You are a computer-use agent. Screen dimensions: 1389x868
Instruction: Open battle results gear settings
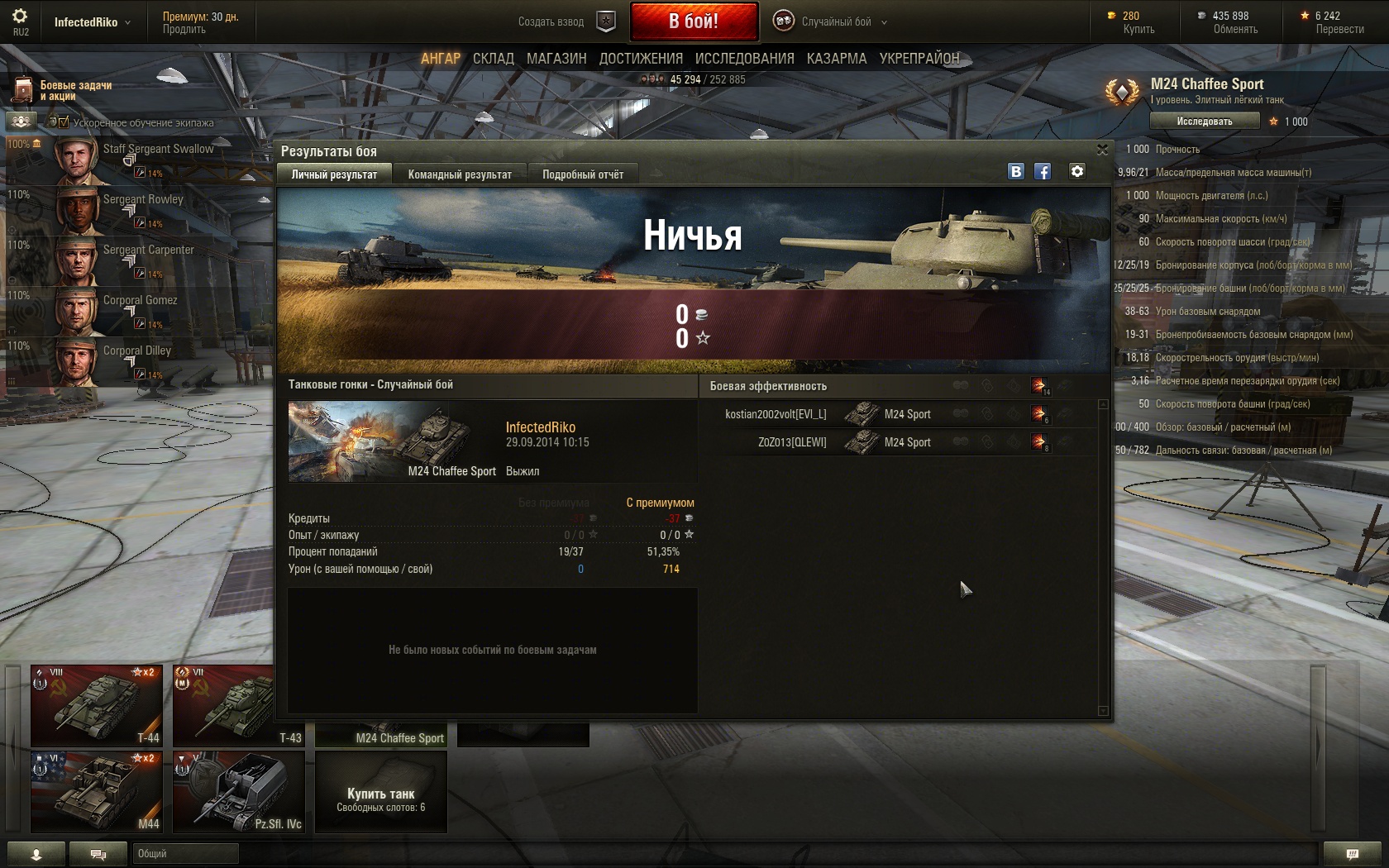click(1076, 171)
